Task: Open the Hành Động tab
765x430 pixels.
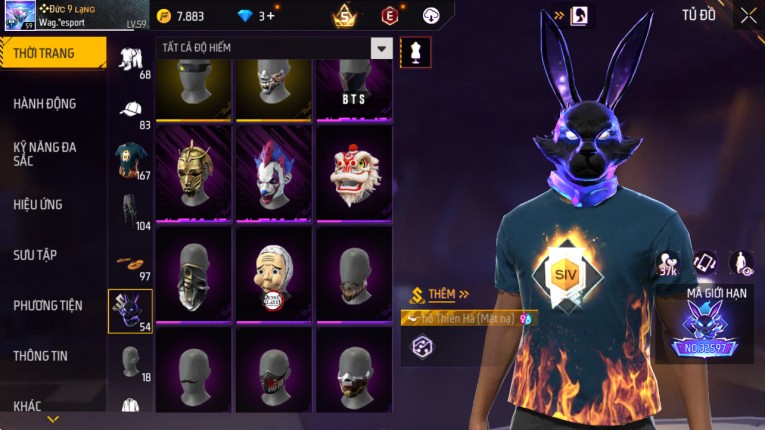Action: click(45, 103)
